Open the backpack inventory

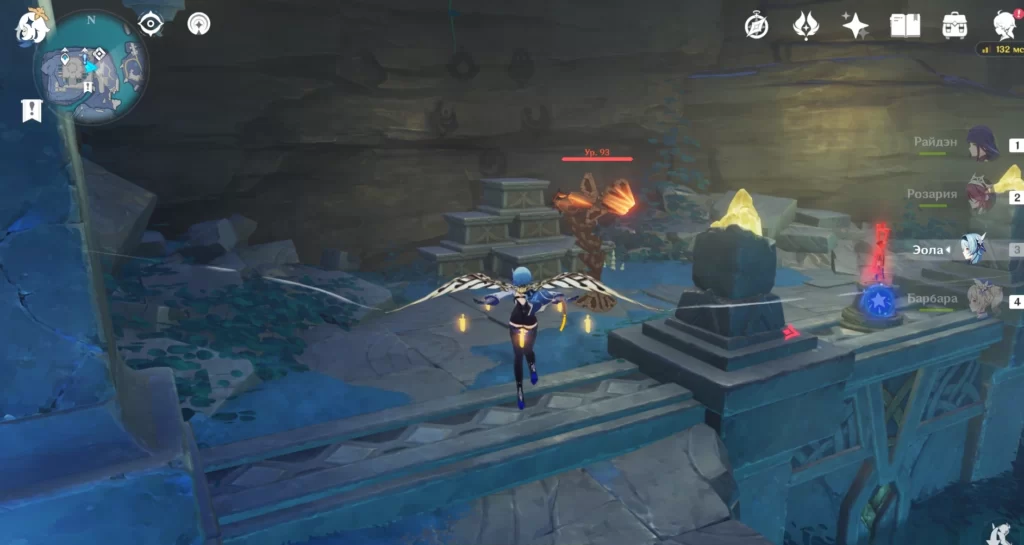pyautogui.click(x=954, y=26)
